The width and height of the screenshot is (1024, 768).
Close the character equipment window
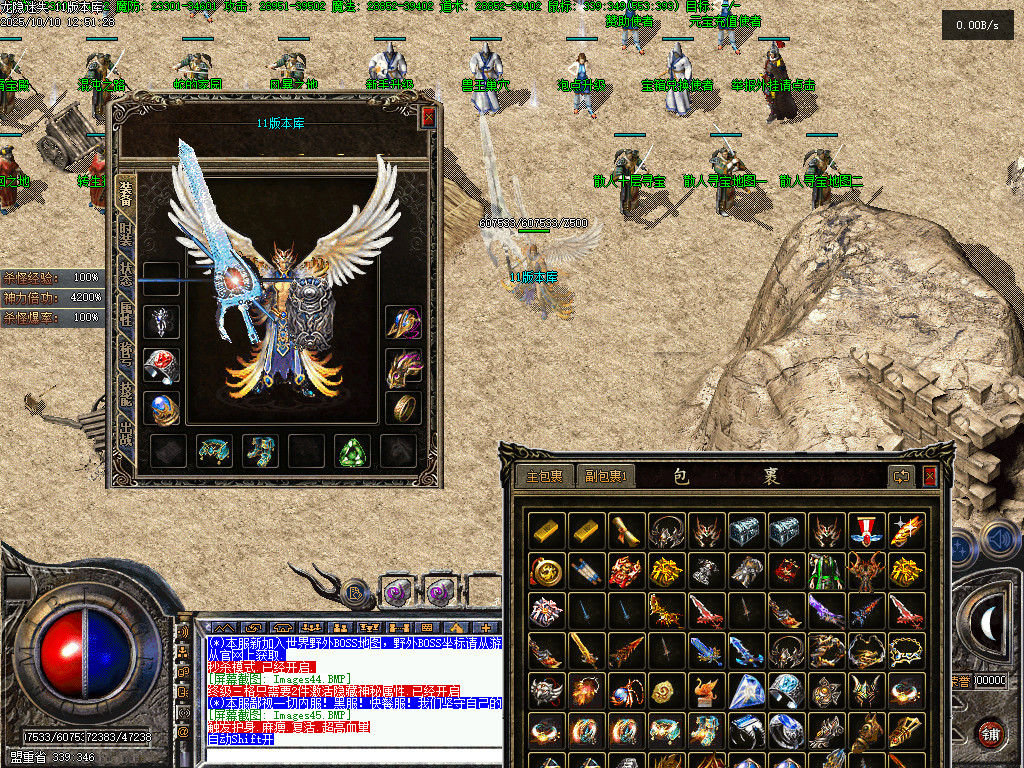[428, 117]
